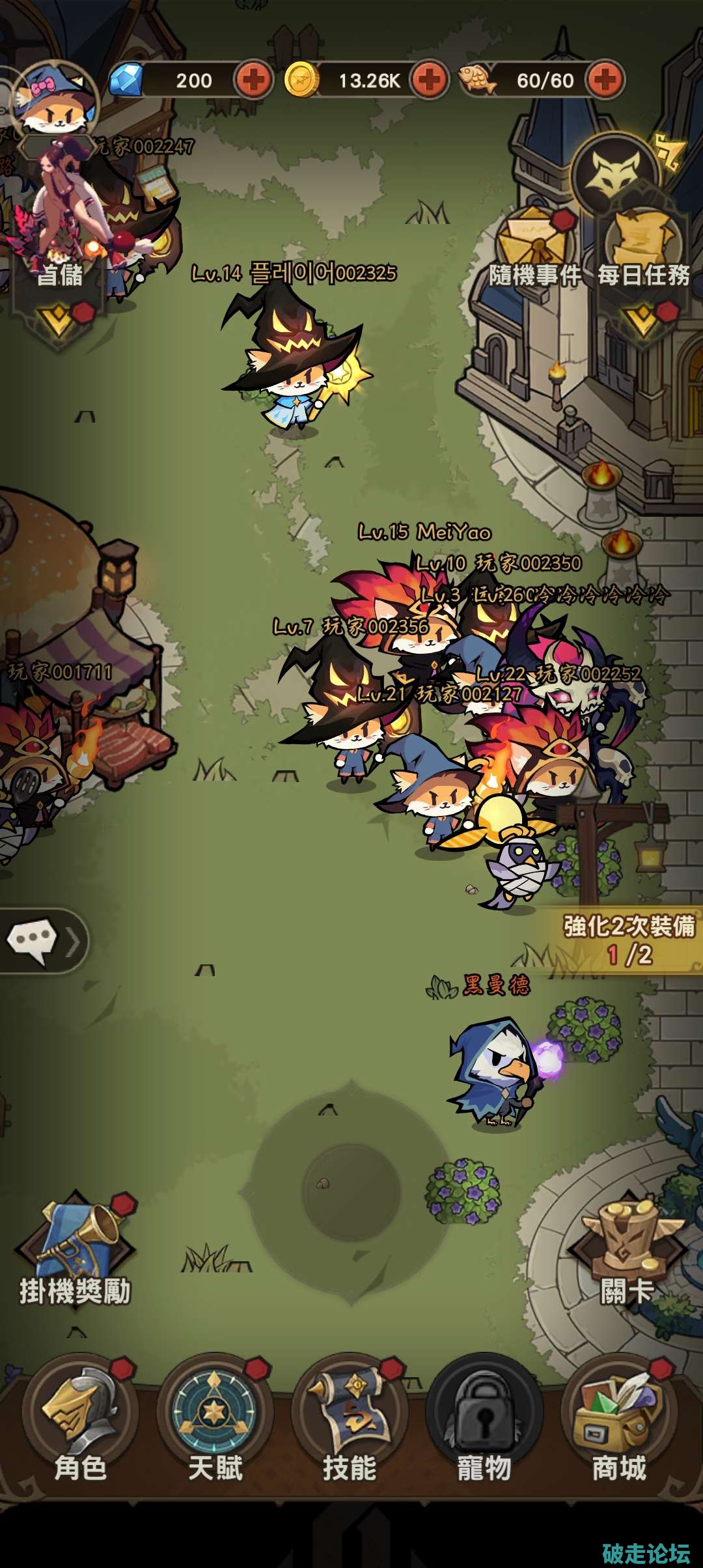Refill fish stamina with plus button
Image resolution: width=703 pixels, height=1568 pixels.
(605, 80)
